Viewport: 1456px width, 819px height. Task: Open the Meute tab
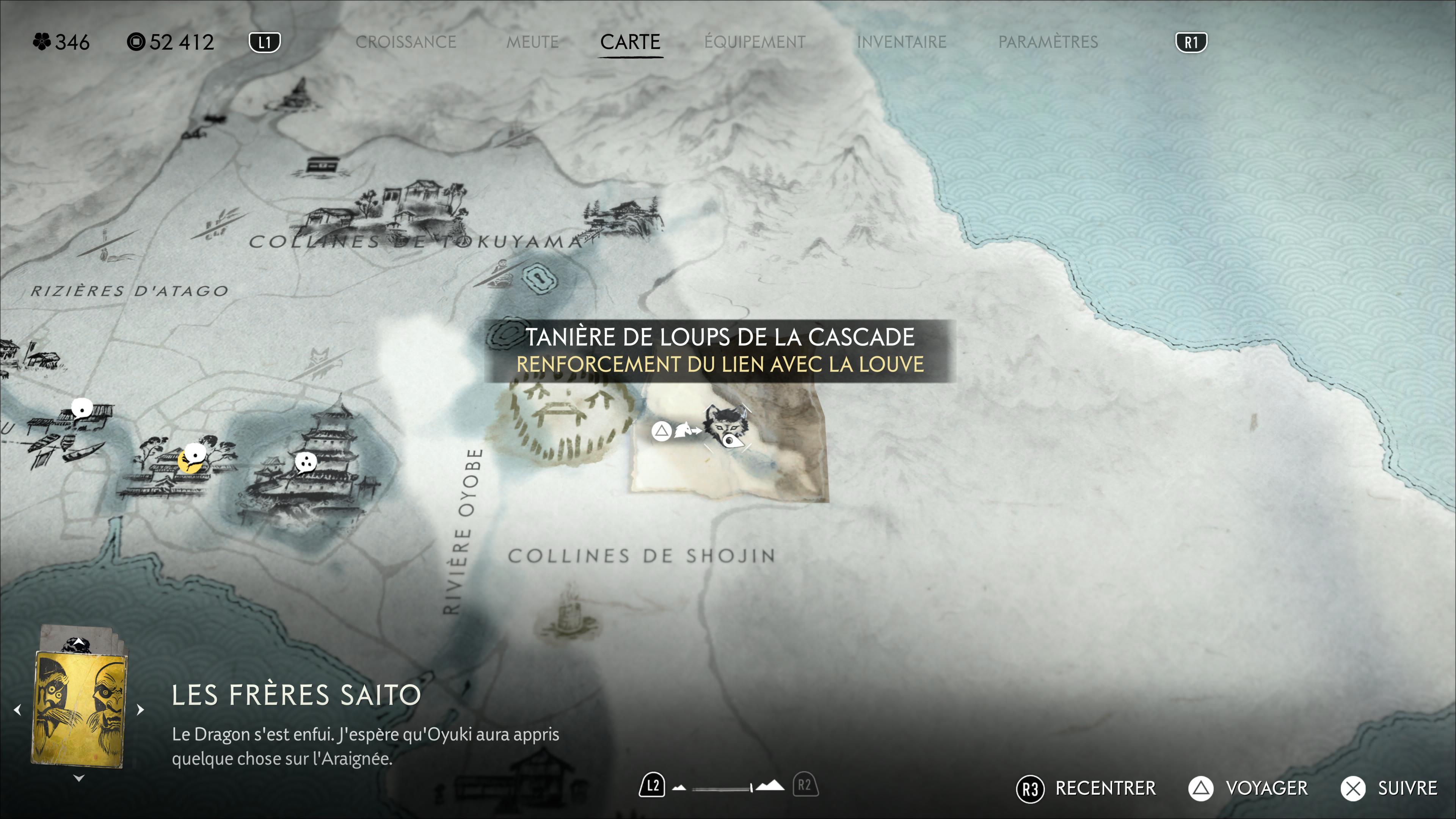(x=532, y=42)
